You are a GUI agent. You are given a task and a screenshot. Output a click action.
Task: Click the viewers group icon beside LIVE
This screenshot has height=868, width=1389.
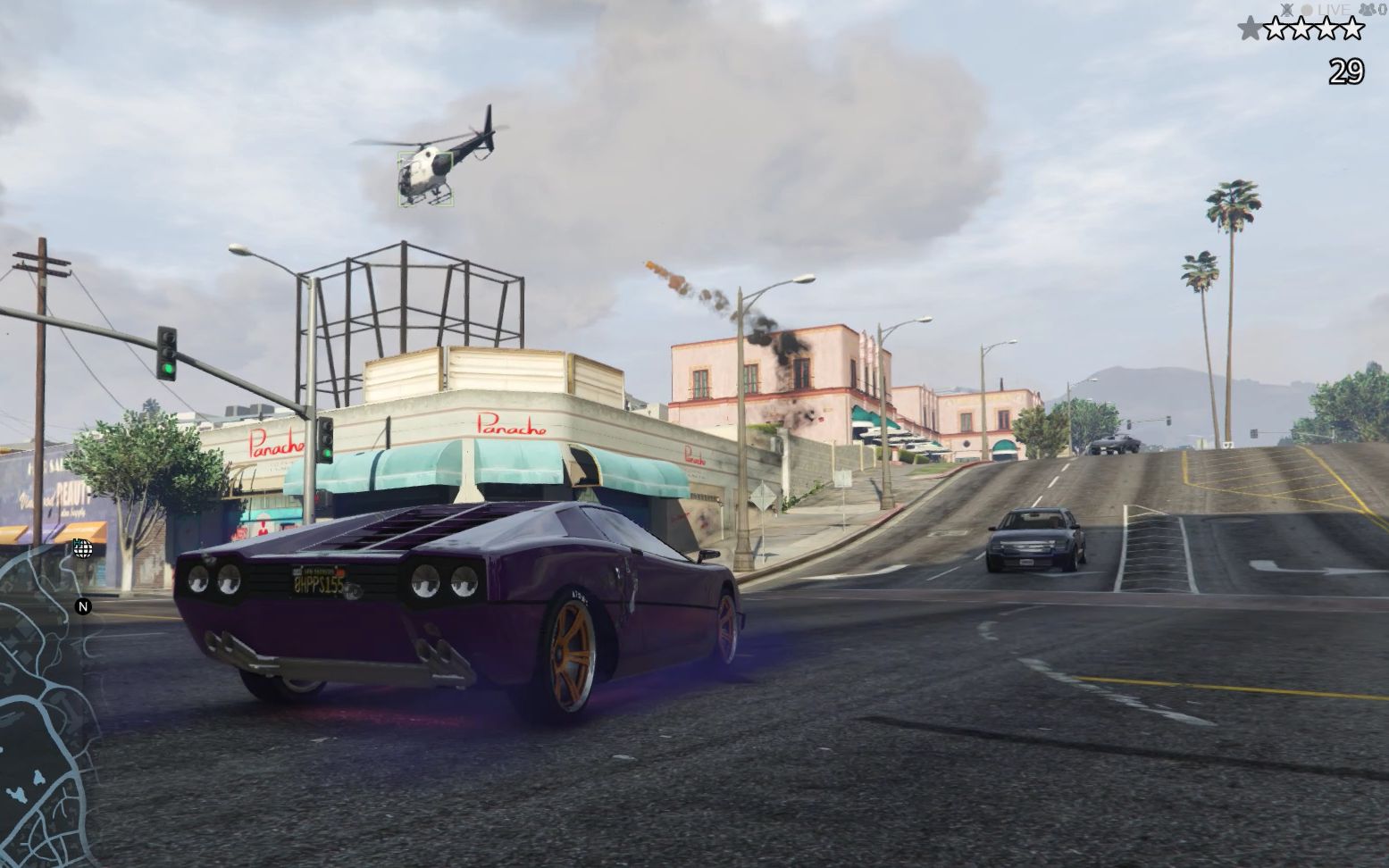pyautogui.click(x=1368, y=10)
